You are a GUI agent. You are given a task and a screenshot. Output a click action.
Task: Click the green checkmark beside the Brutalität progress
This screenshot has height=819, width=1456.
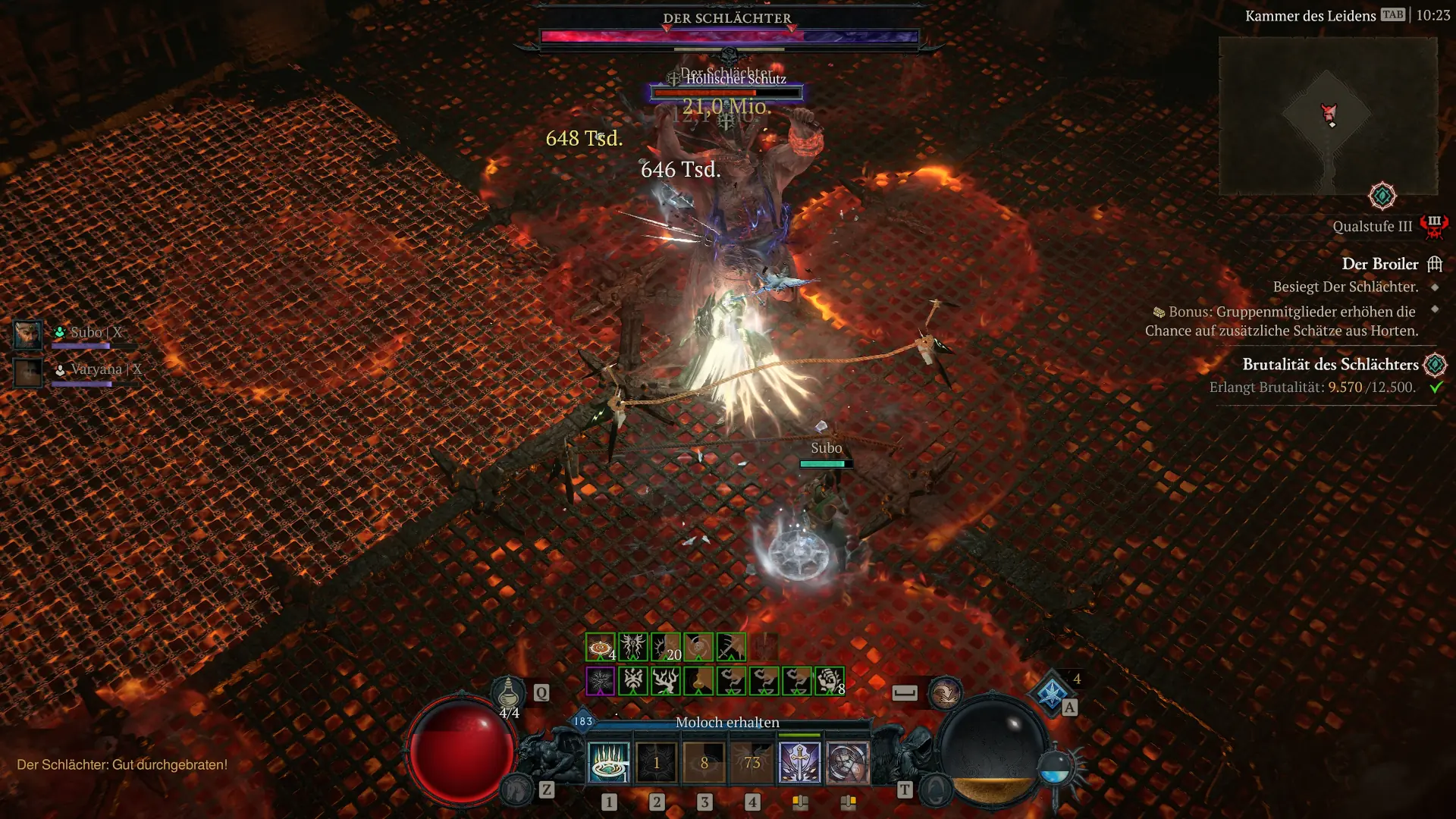pos(1437,387)
